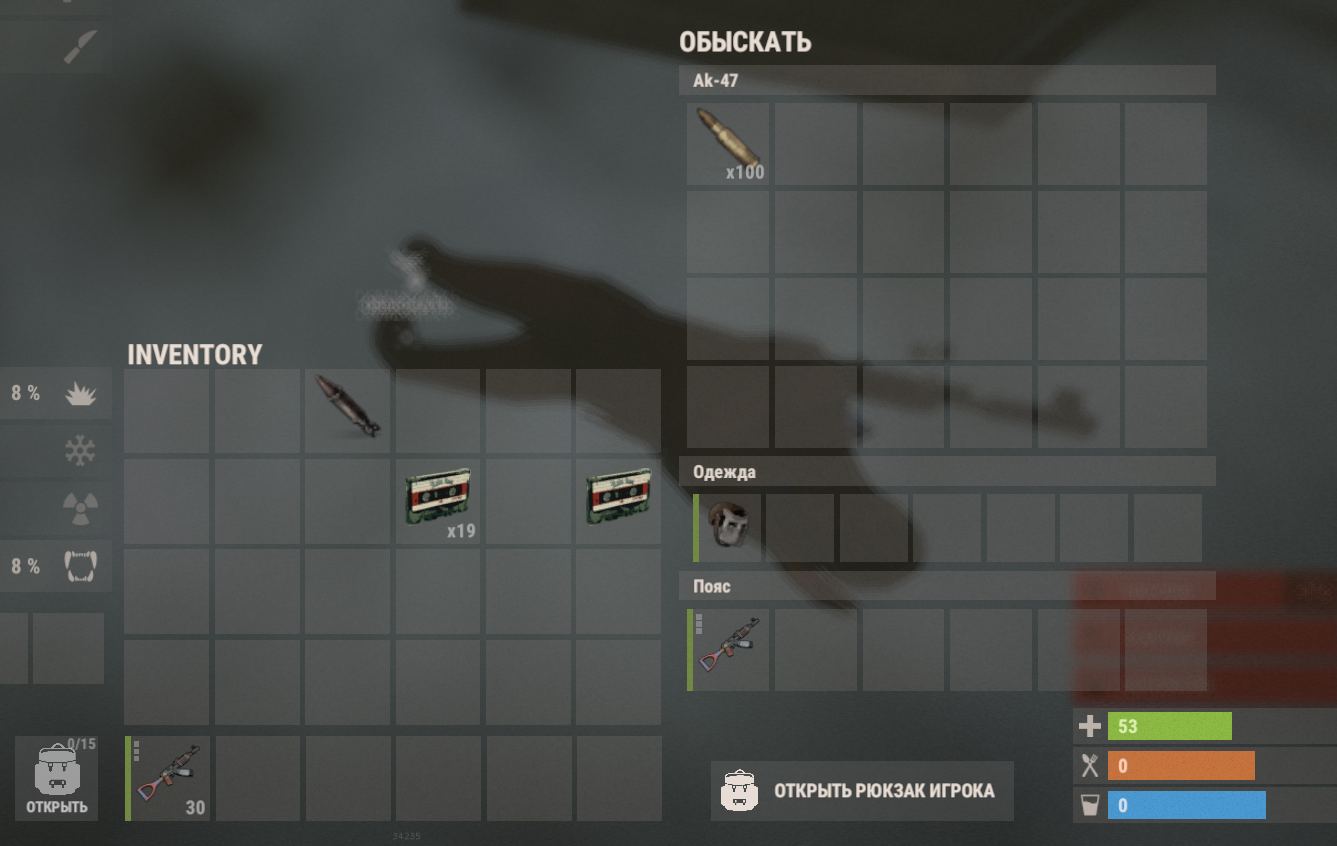The image size is (1337, 846).
Task: Open the player's backpack button
Action: pos(862,791)
